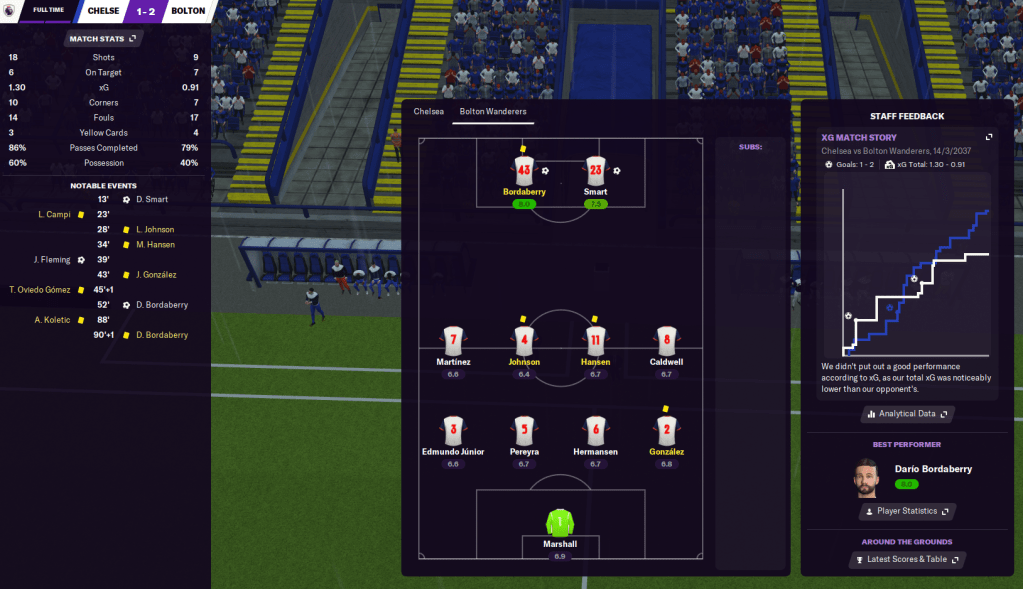The height and width of the screenshot is (589, 1023).
Task: Show Latest Scores & Table
Action: tap(907, 559)
